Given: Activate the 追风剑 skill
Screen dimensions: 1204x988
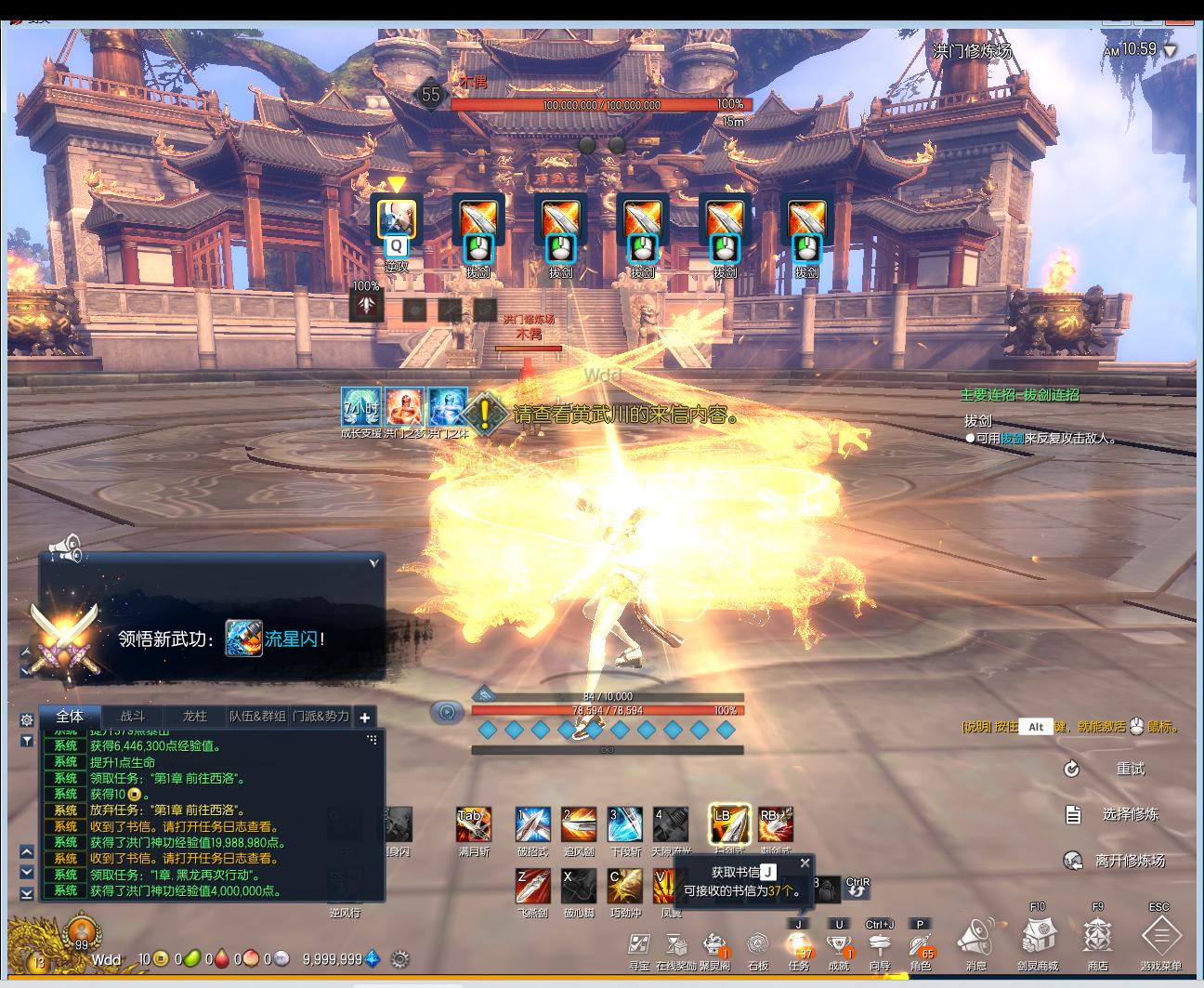Looking at the screenshot, I should (x=578, y=825).
